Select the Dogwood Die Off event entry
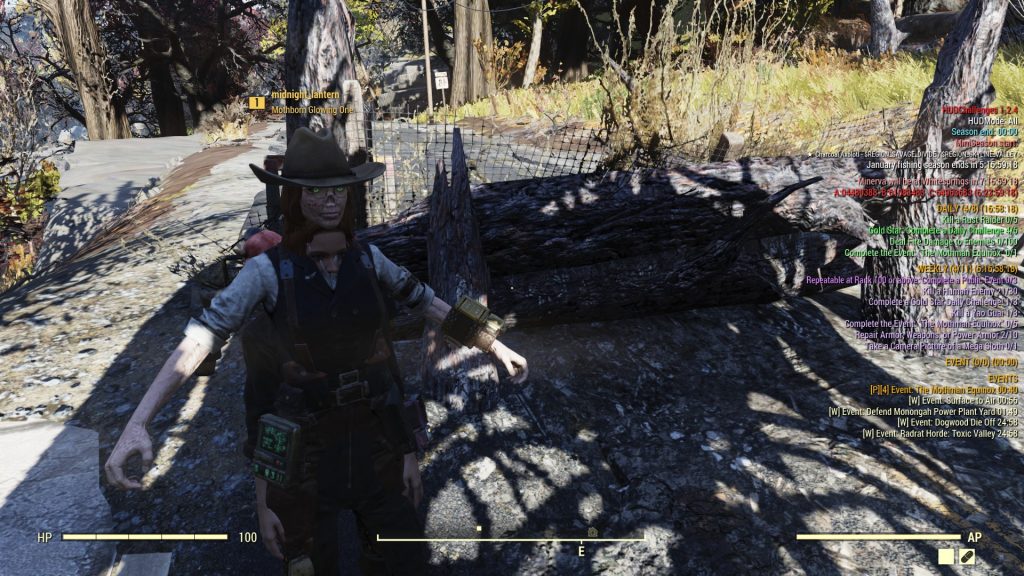The width and height of the screenshot is (1024, 576). tap(956, 422)
